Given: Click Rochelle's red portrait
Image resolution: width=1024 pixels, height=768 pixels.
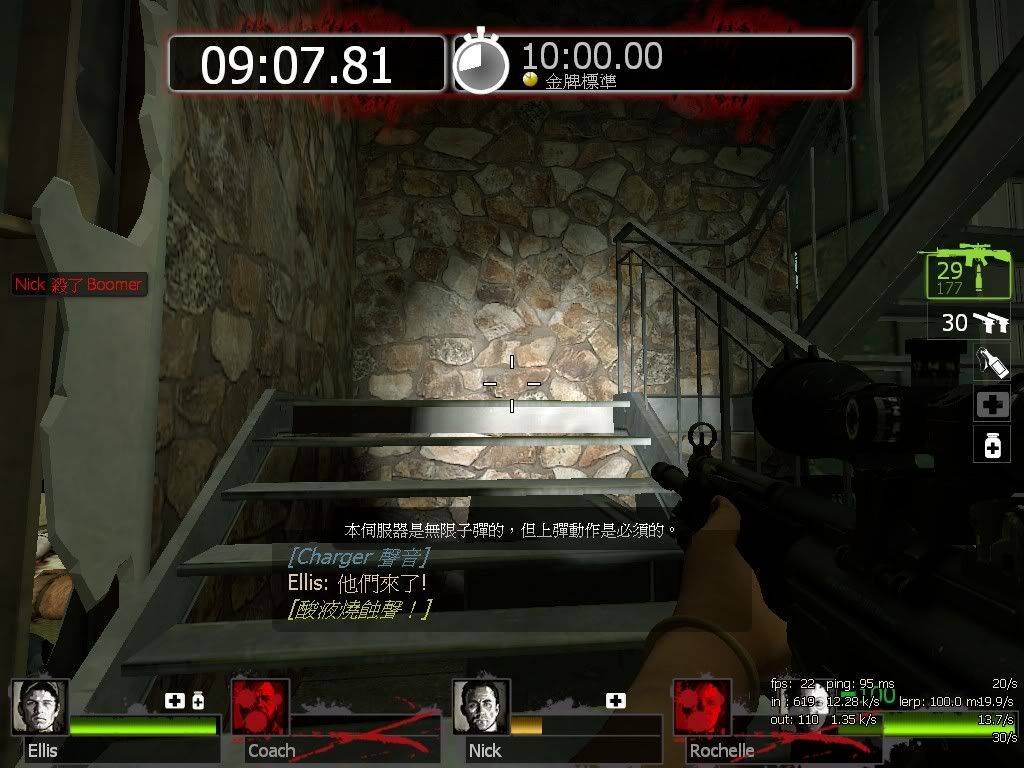Looking at the screenshot, I should pyautogui.click(x=701, y=707).
